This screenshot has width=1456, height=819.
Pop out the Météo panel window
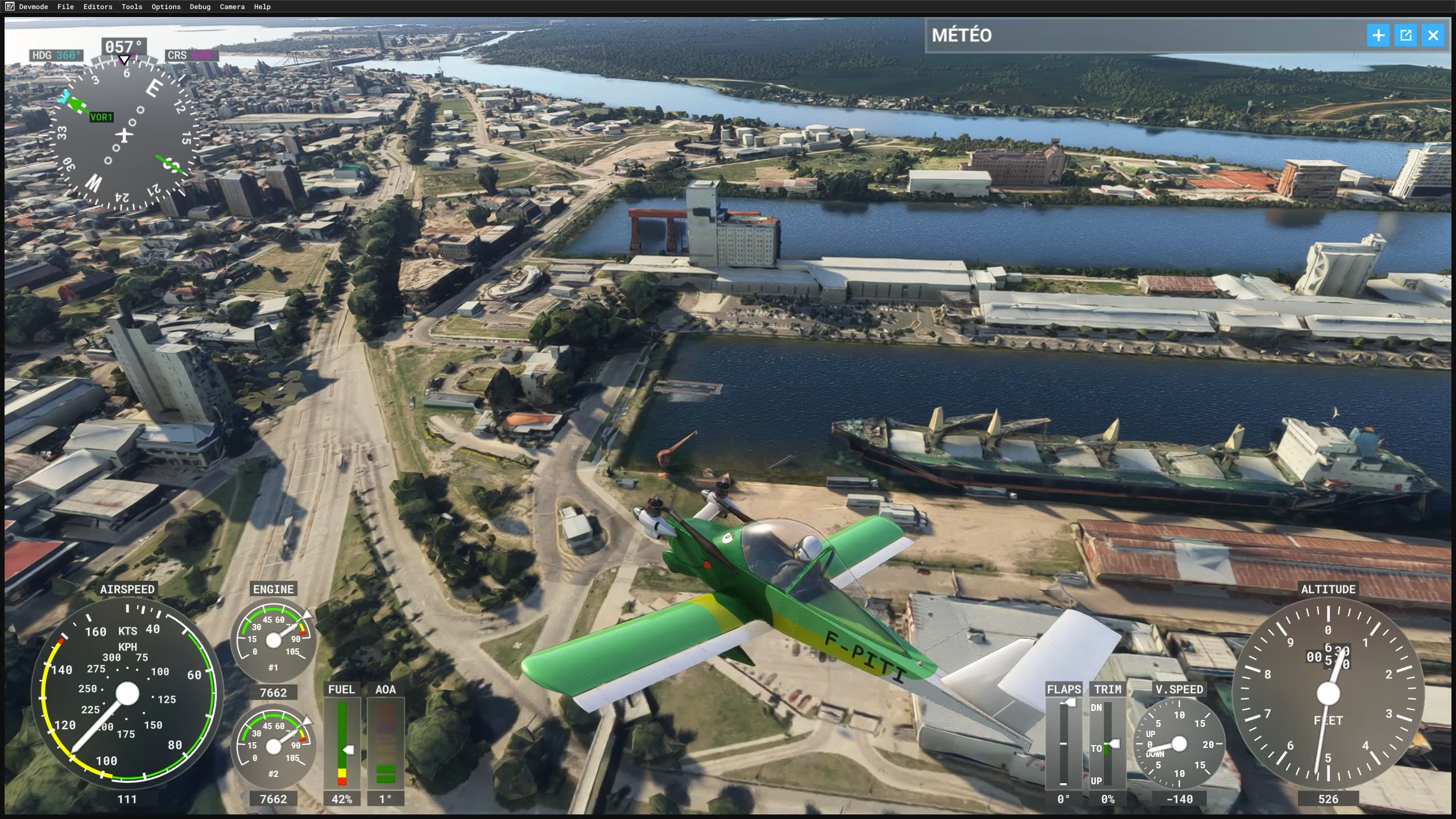[1406, 35]
